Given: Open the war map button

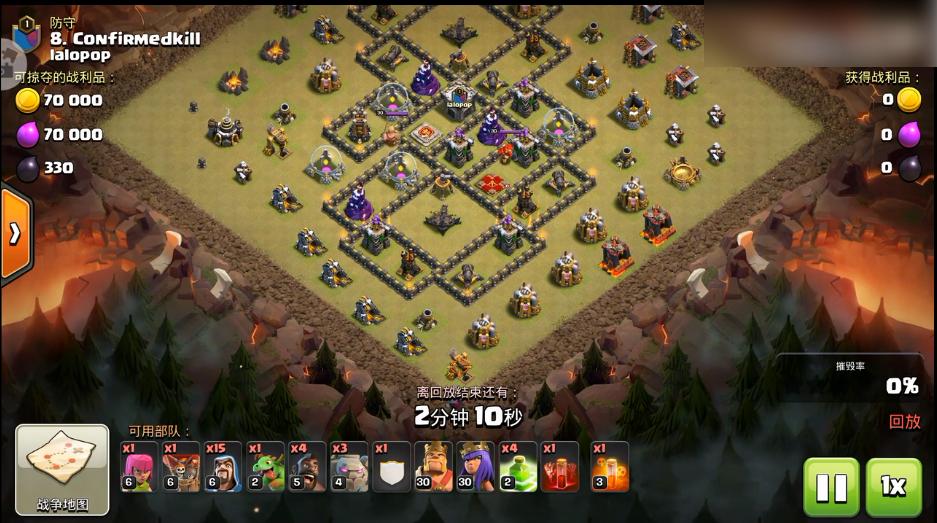Looking at the screenshot, I should pos(62,469).
